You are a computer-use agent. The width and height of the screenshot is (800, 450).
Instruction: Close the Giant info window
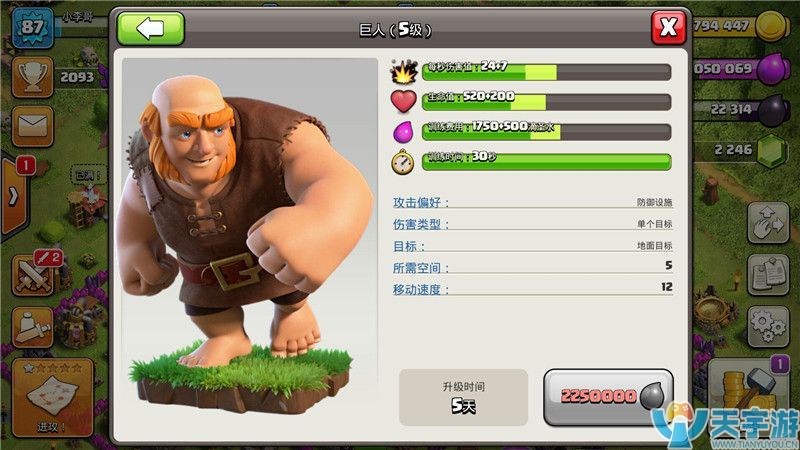[x=668, y=27]
